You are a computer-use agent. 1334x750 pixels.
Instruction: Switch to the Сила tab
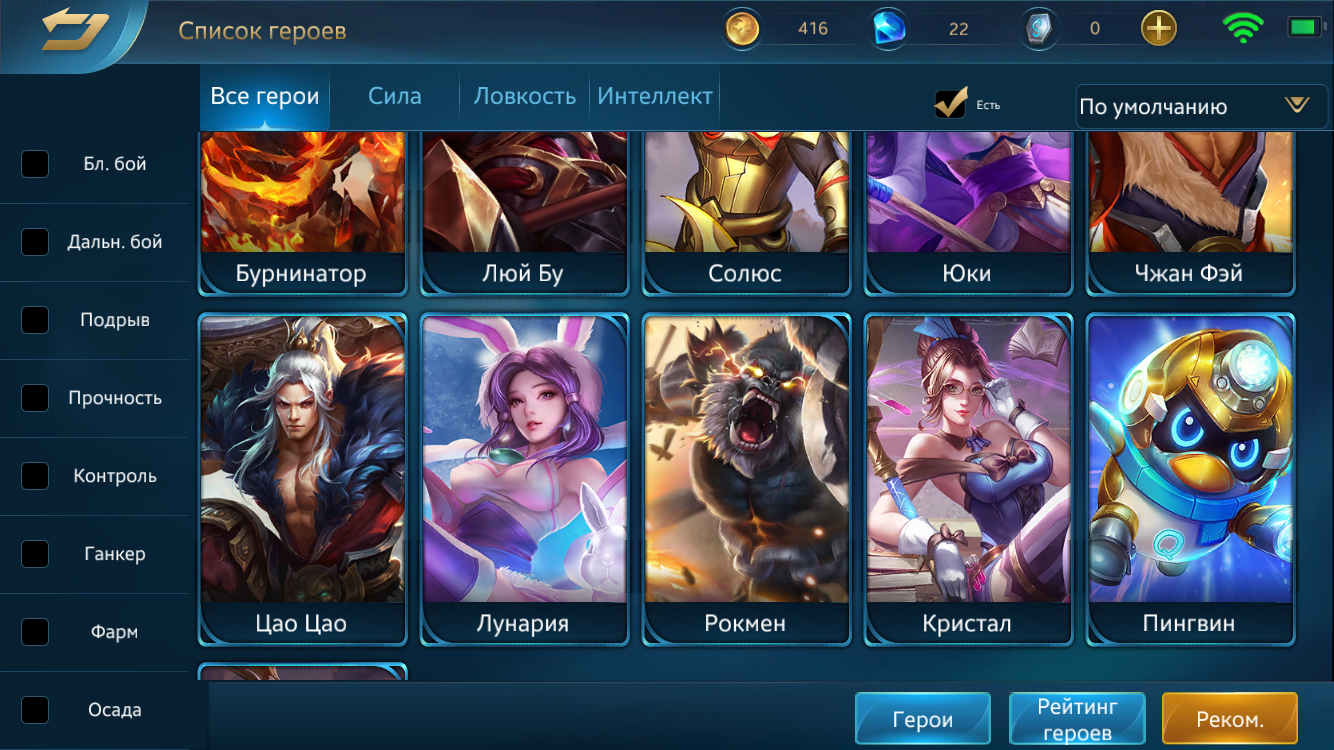[393, 96]
